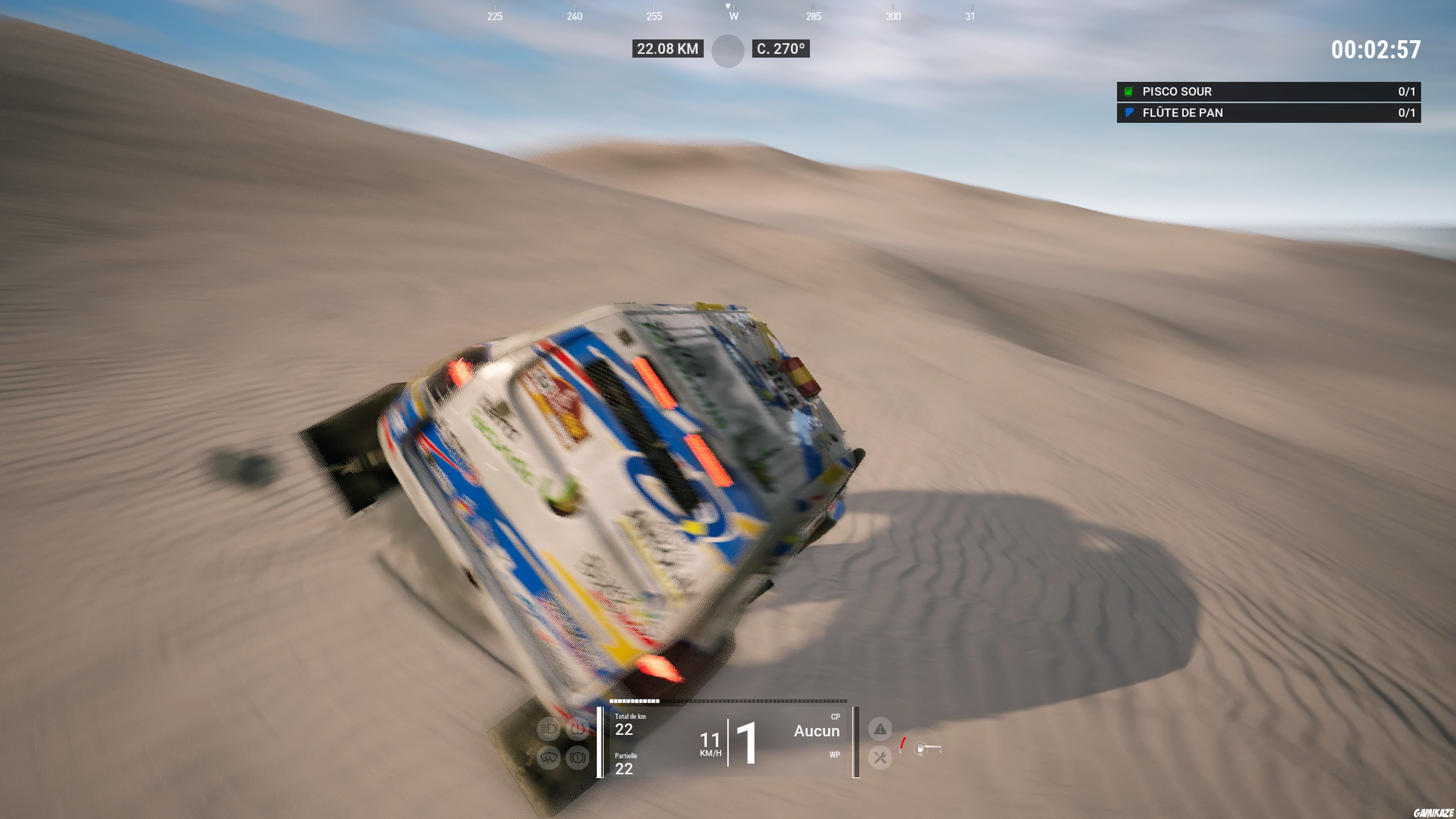Click the hazard warning triangle icon
This screenshot has width=1456, height=819.
coord(880,728)
